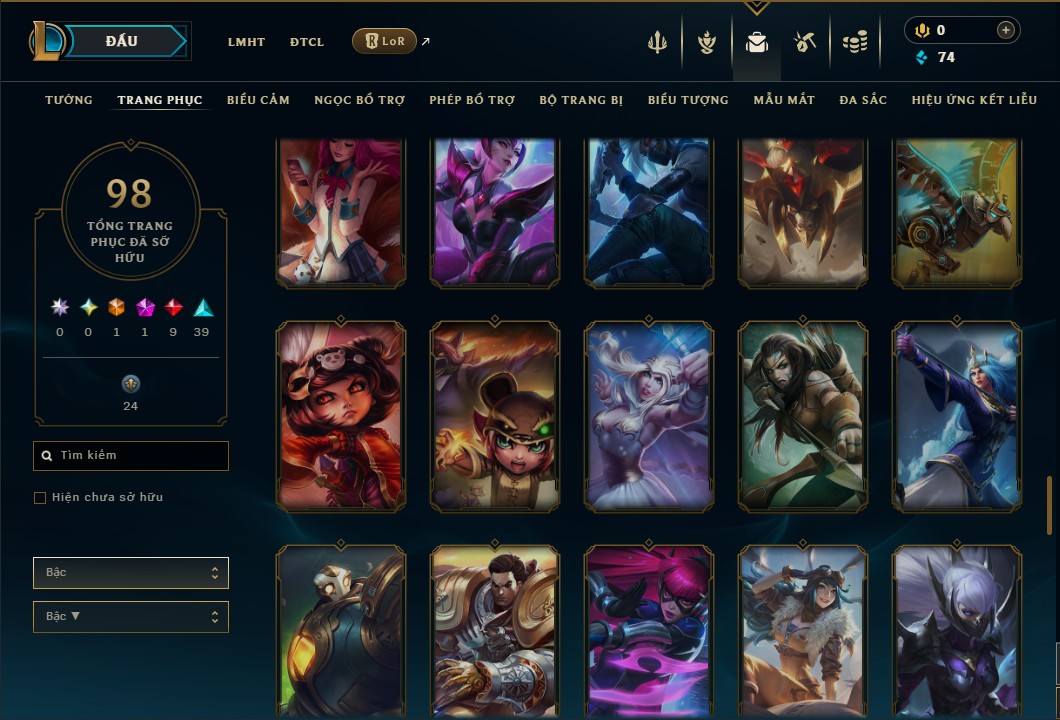Screen dimensions: 1060x720
Task: Go to the BỘ TRANG BỊ tab
Action: (581, 100)
